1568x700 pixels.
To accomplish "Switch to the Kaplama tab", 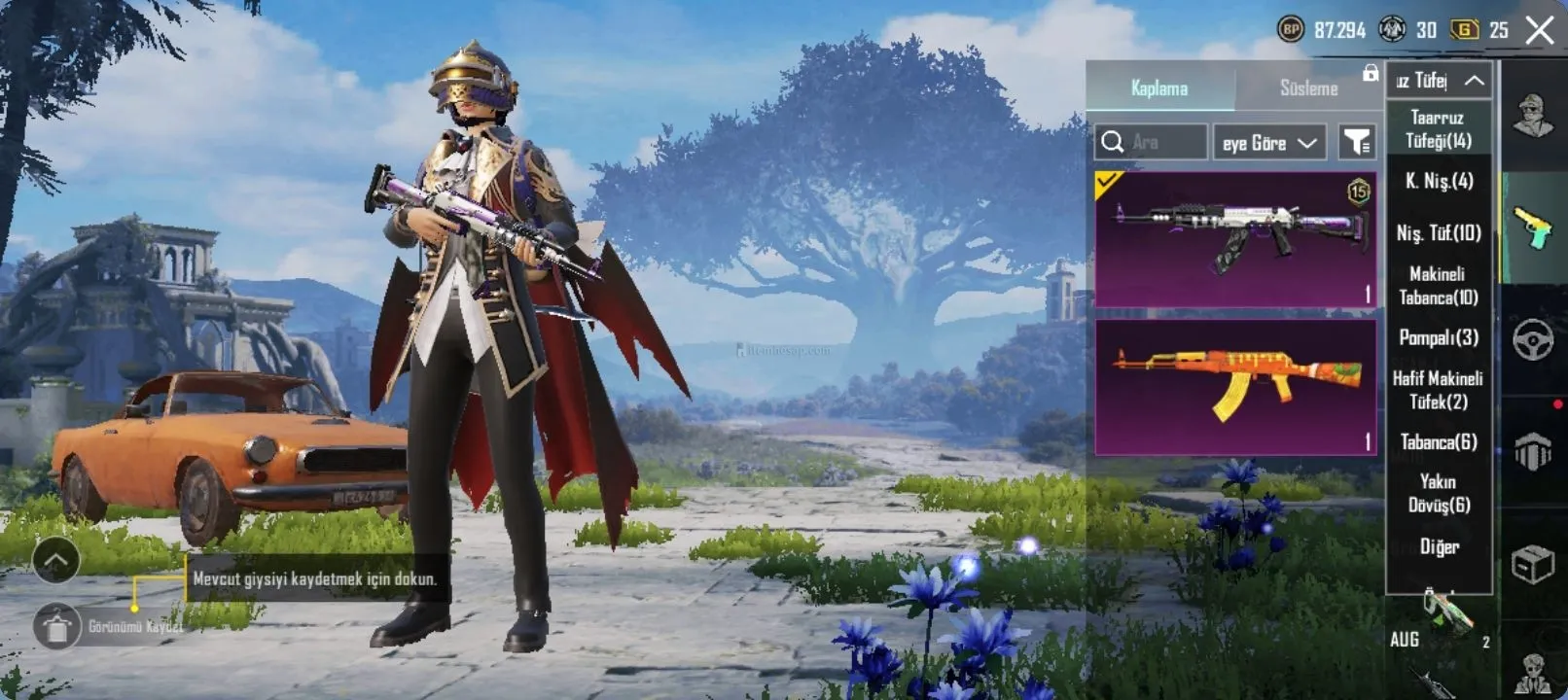I will [1159, 87].
